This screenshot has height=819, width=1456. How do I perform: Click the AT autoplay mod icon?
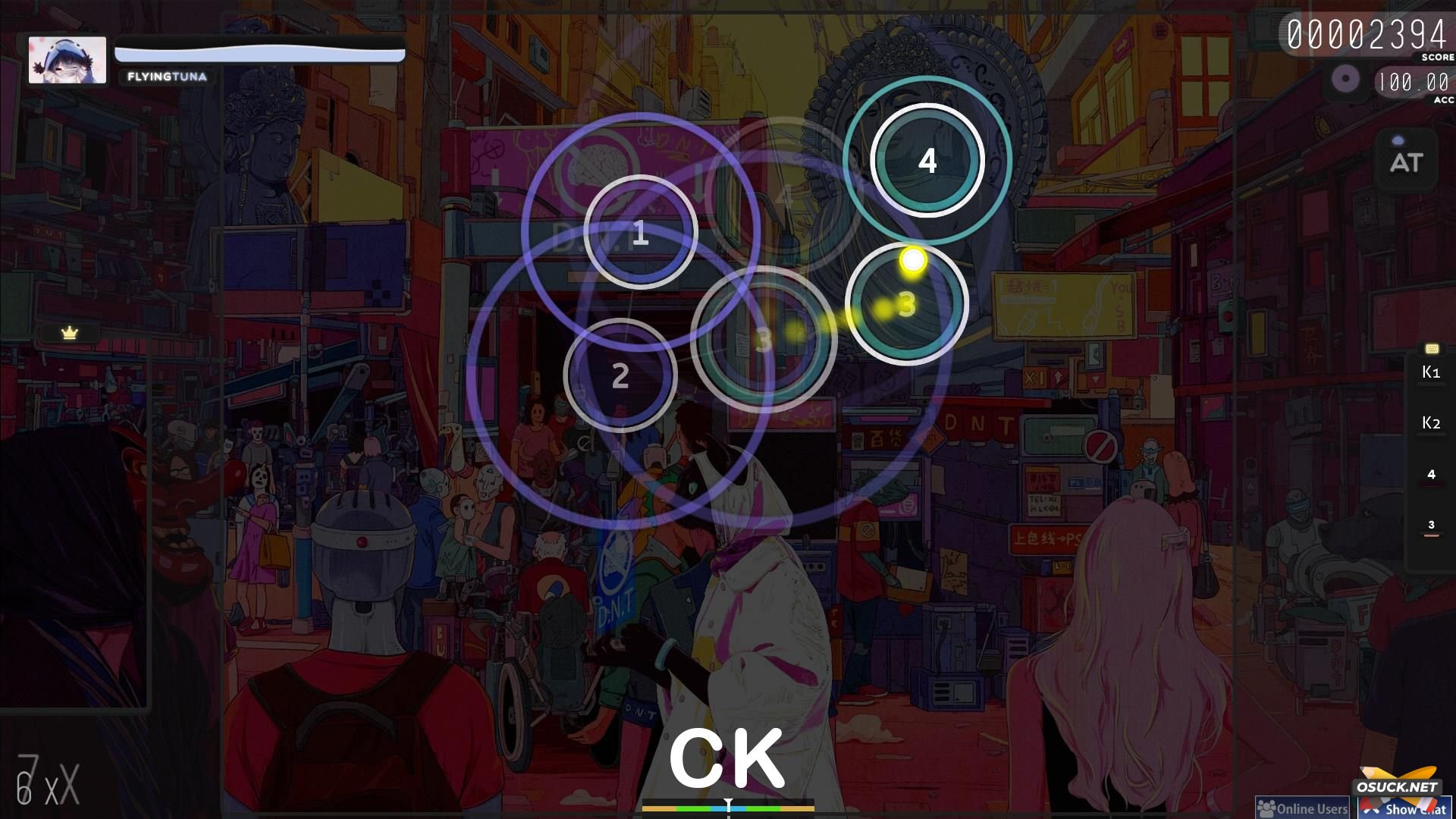(x=1405, y=162)
